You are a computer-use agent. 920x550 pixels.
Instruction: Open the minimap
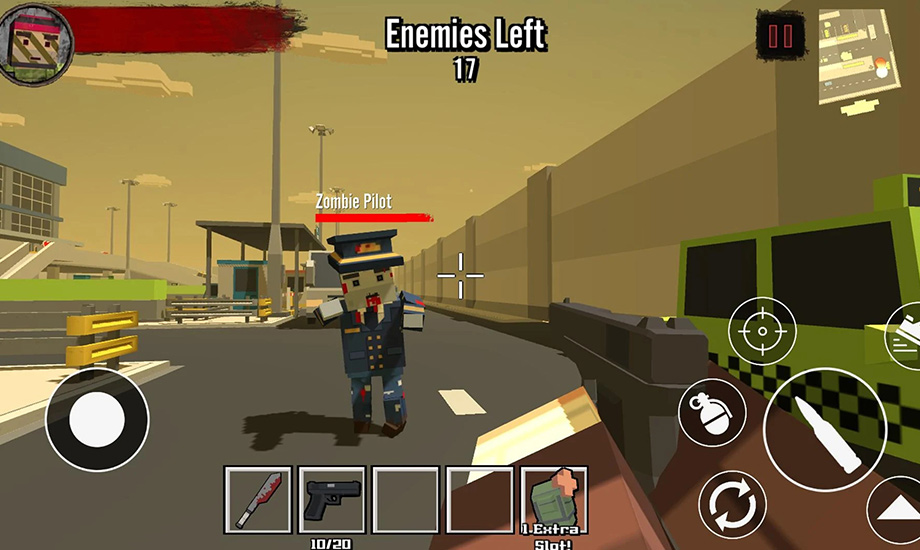[853, 56]
